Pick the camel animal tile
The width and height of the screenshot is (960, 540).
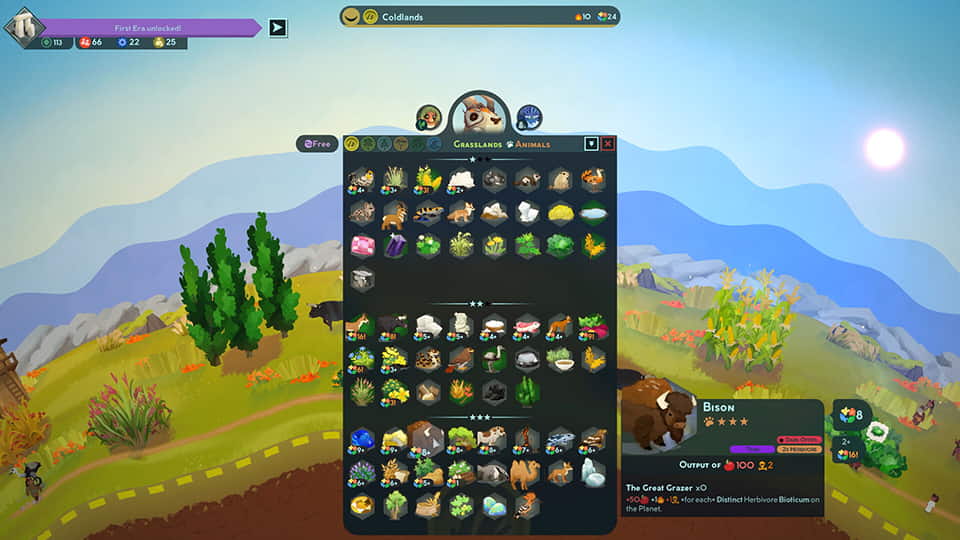(x=525, y=472)
